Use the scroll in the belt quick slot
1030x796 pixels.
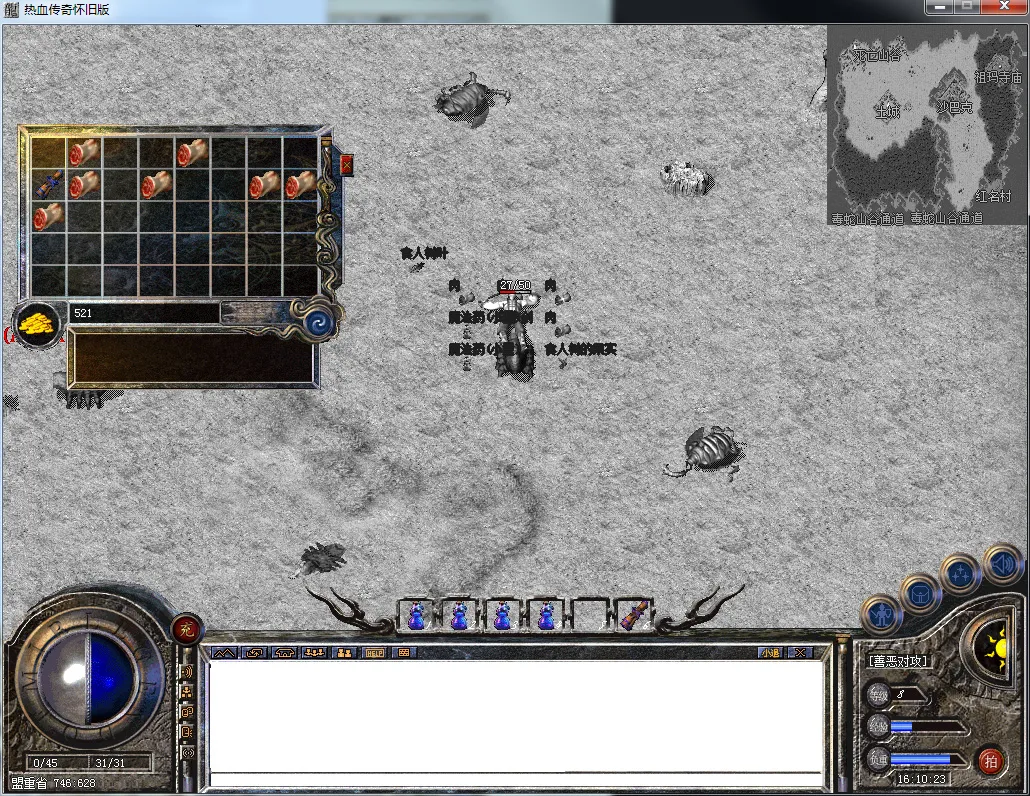tap(633, 616)
